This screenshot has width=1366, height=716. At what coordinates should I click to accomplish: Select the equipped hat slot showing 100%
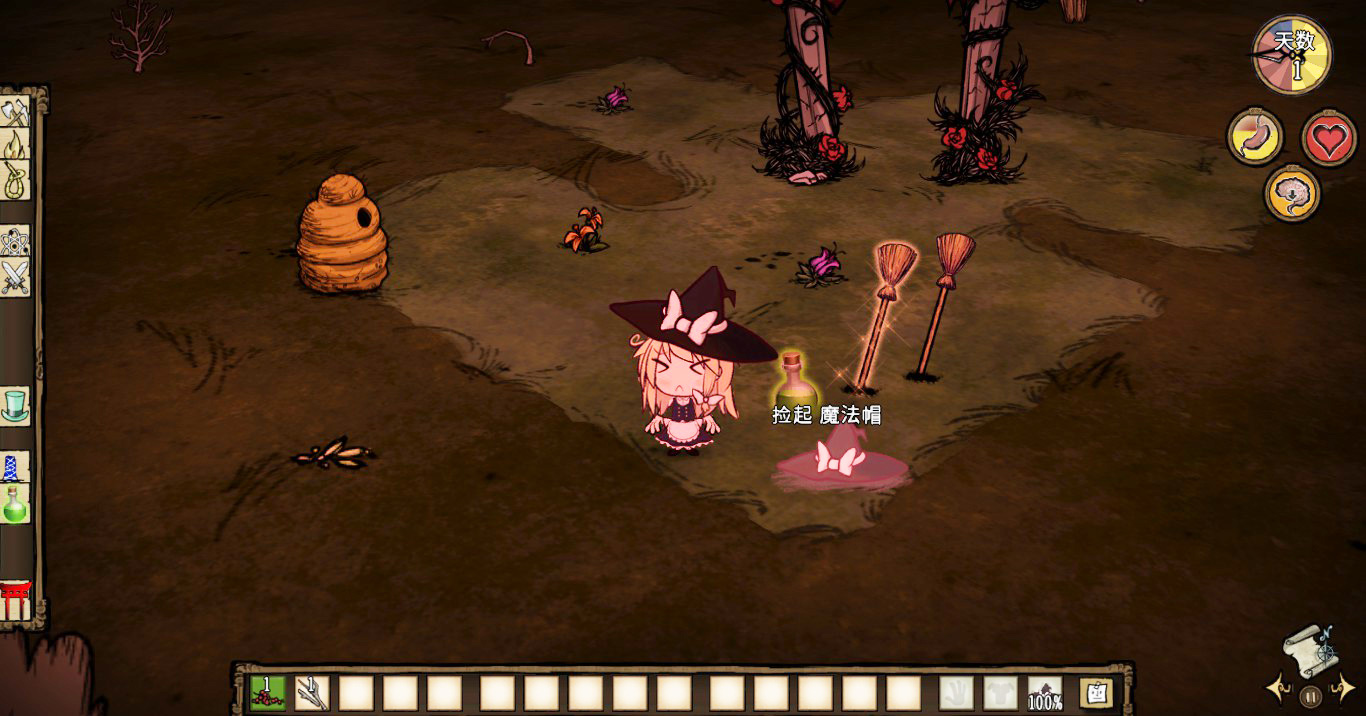pyautogui.click(x=1045, y=693)
